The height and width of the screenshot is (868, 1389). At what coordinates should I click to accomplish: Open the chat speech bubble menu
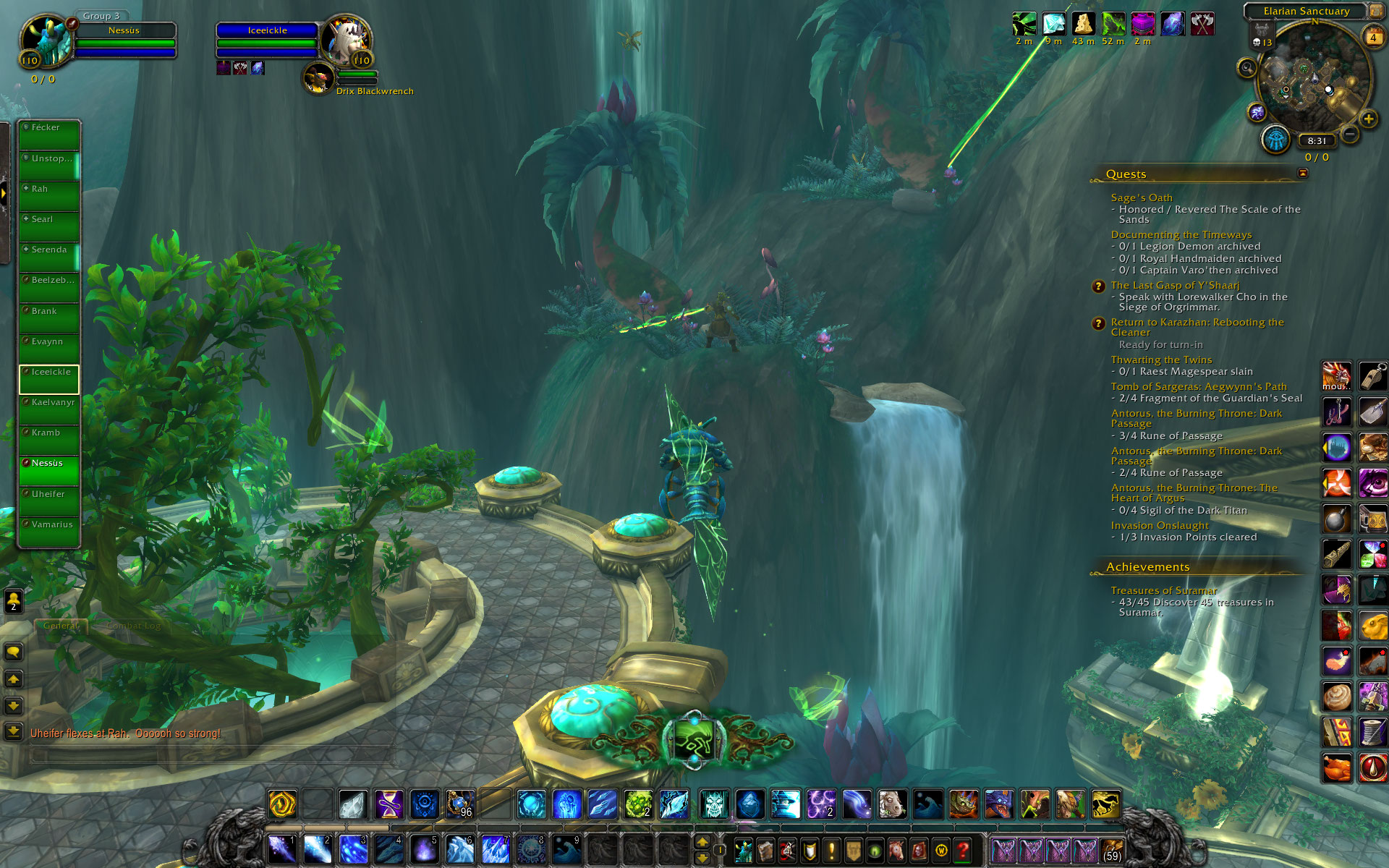tap(13, 652)
